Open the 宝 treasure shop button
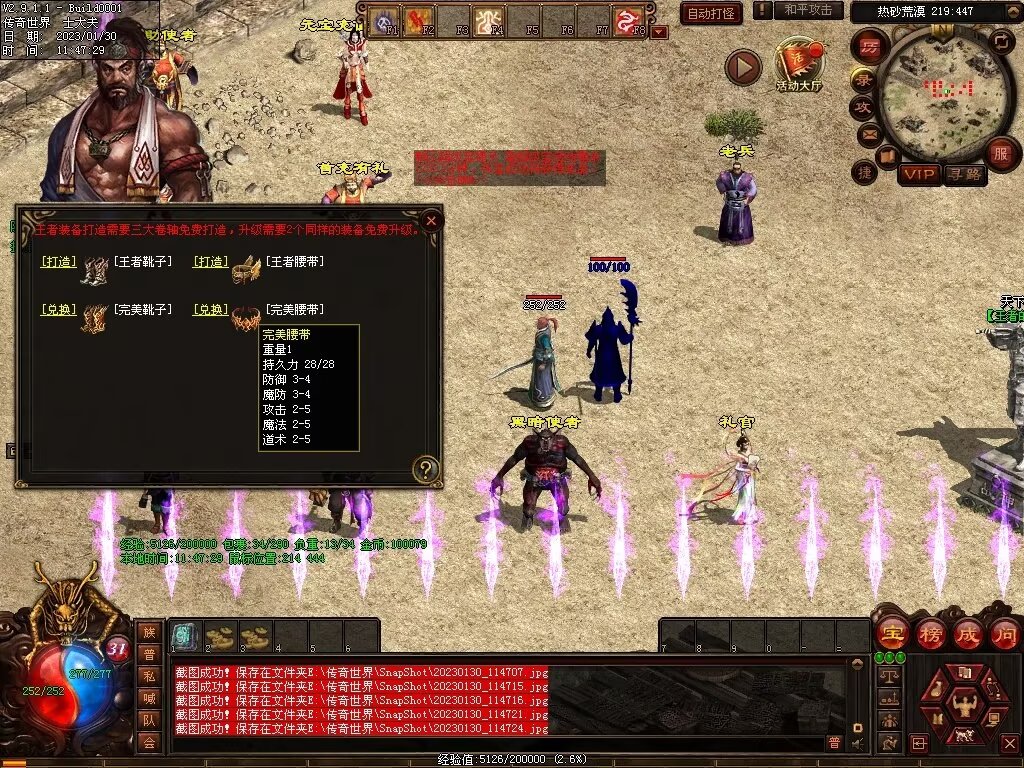 (891, 633)
